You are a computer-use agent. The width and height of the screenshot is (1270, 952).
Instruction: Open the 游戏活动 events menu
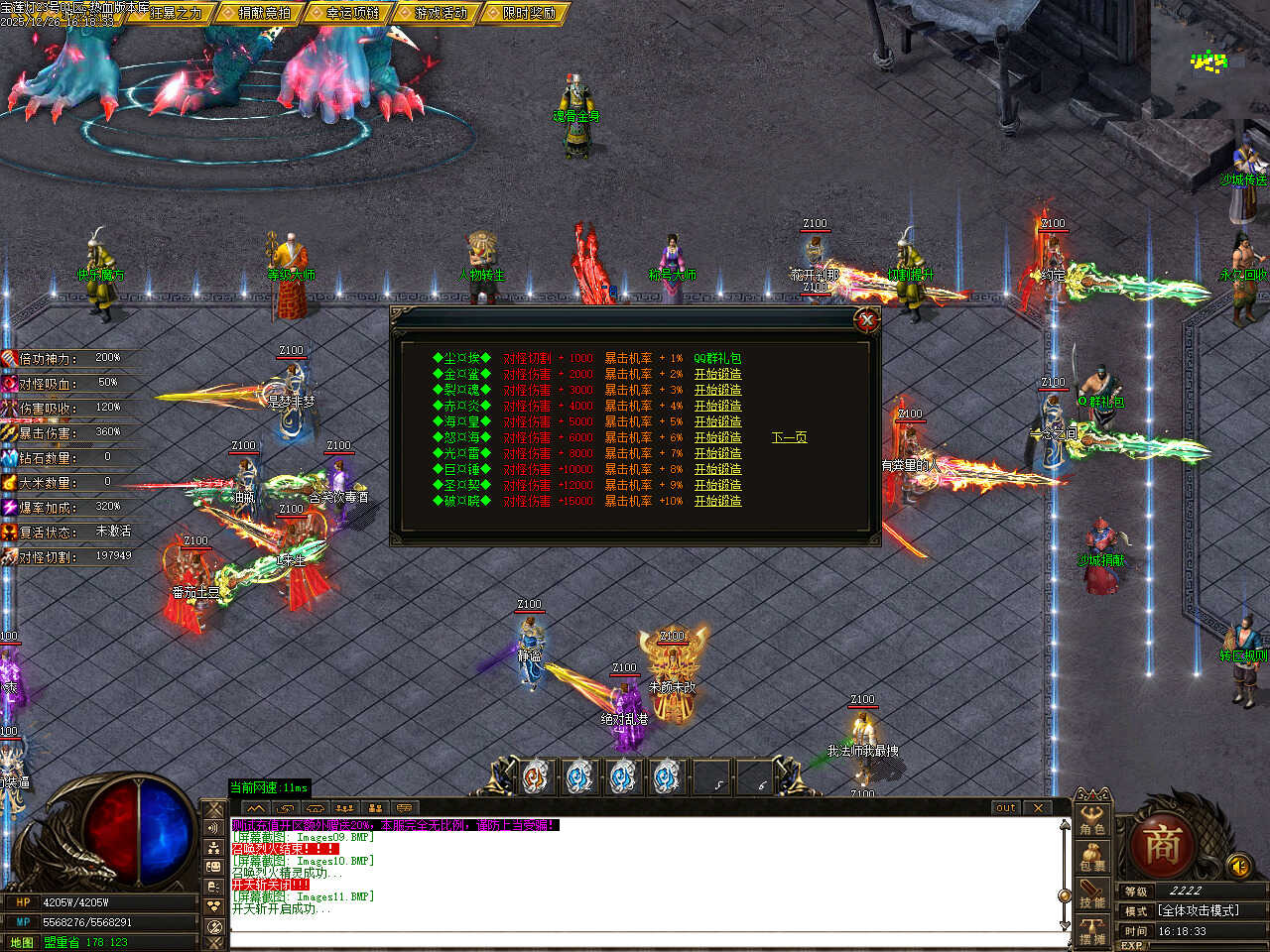[x=439, y=13]
